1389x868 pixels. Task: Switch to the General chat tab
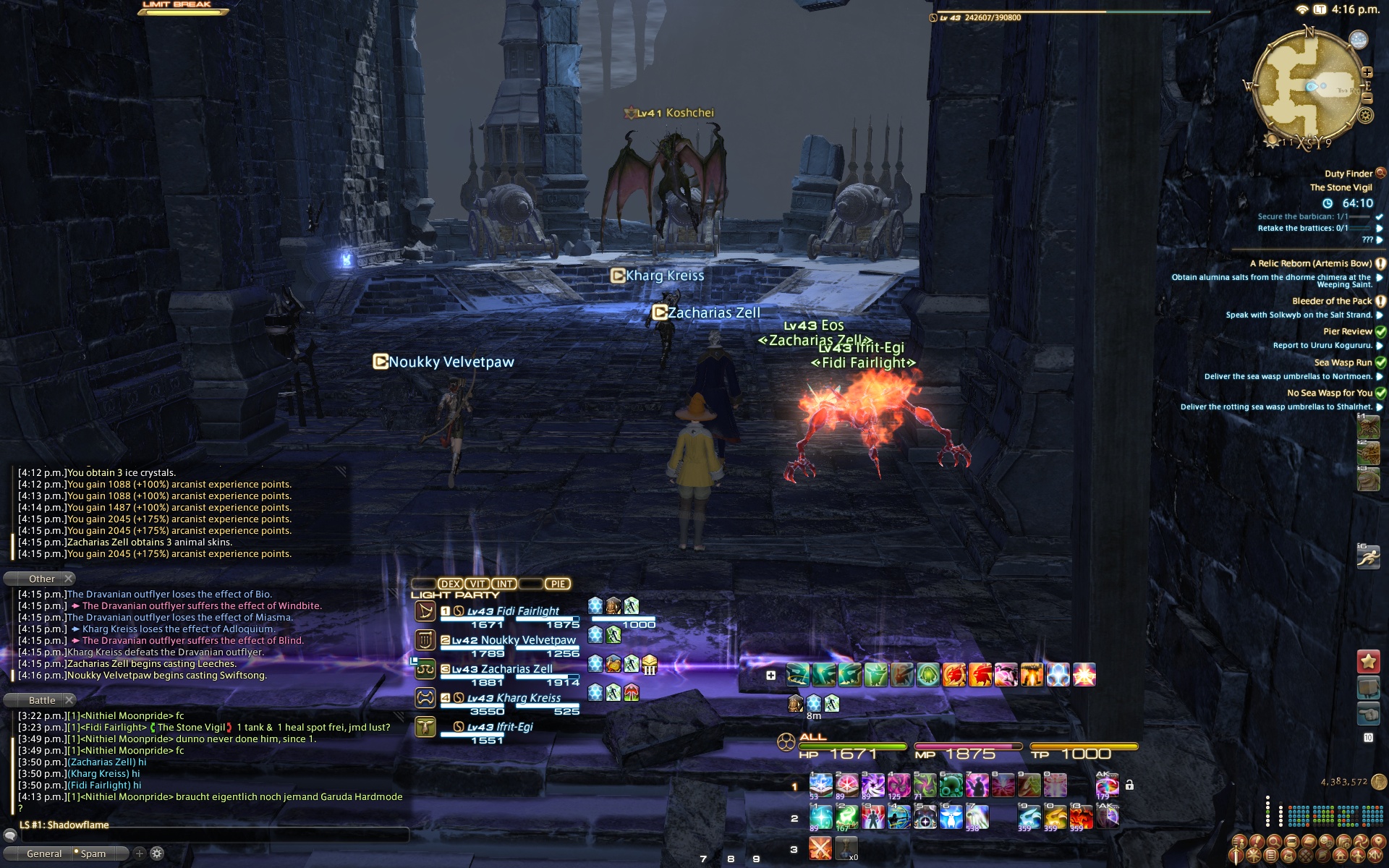[44, 854]
